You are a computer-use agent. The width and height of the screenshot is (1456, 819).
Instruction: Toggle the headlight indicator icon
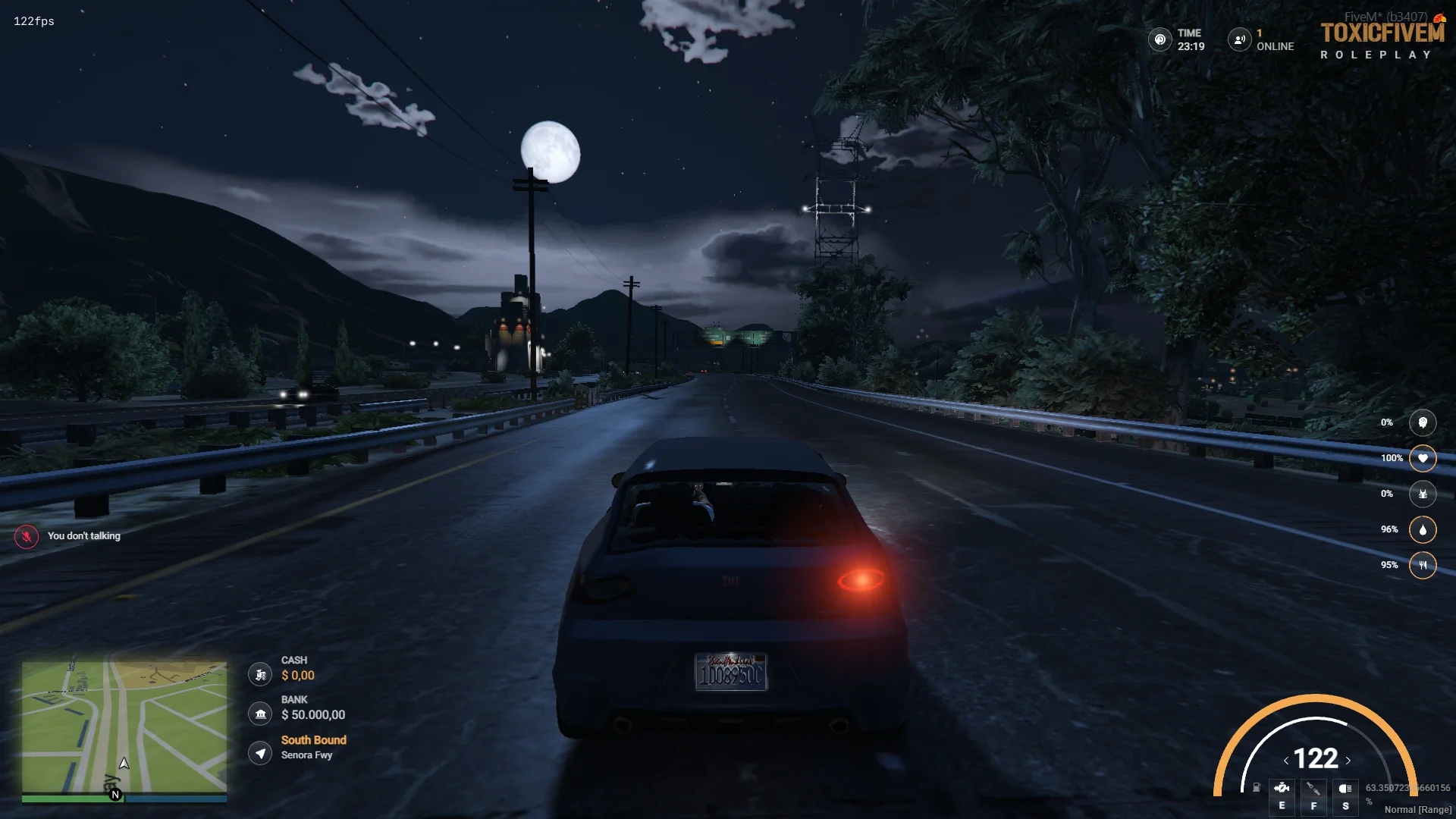[x=1345, y=789]
